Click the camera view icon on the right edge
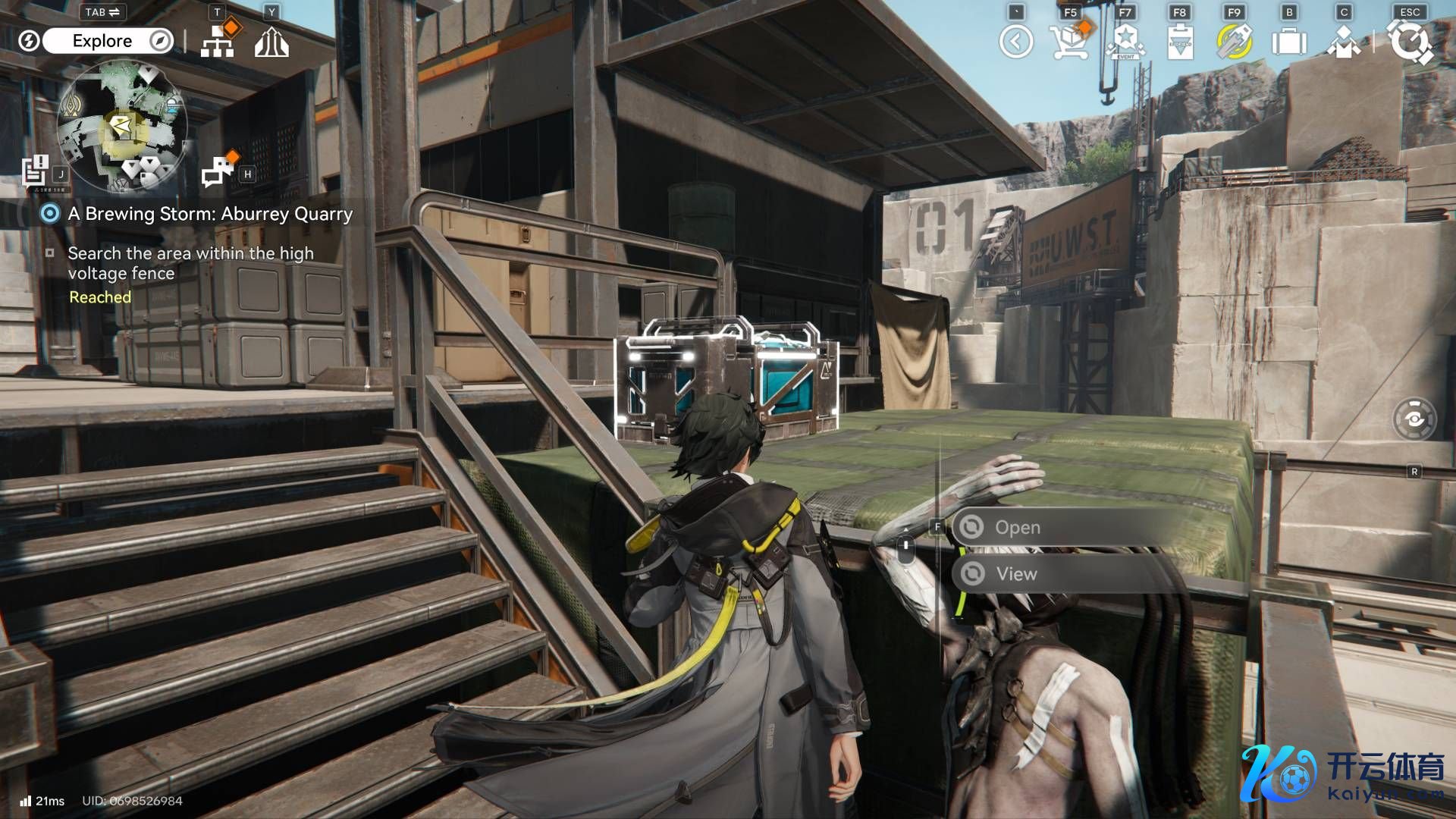Viewport: 1456px width, 819px height. (x=1414, y=419)
